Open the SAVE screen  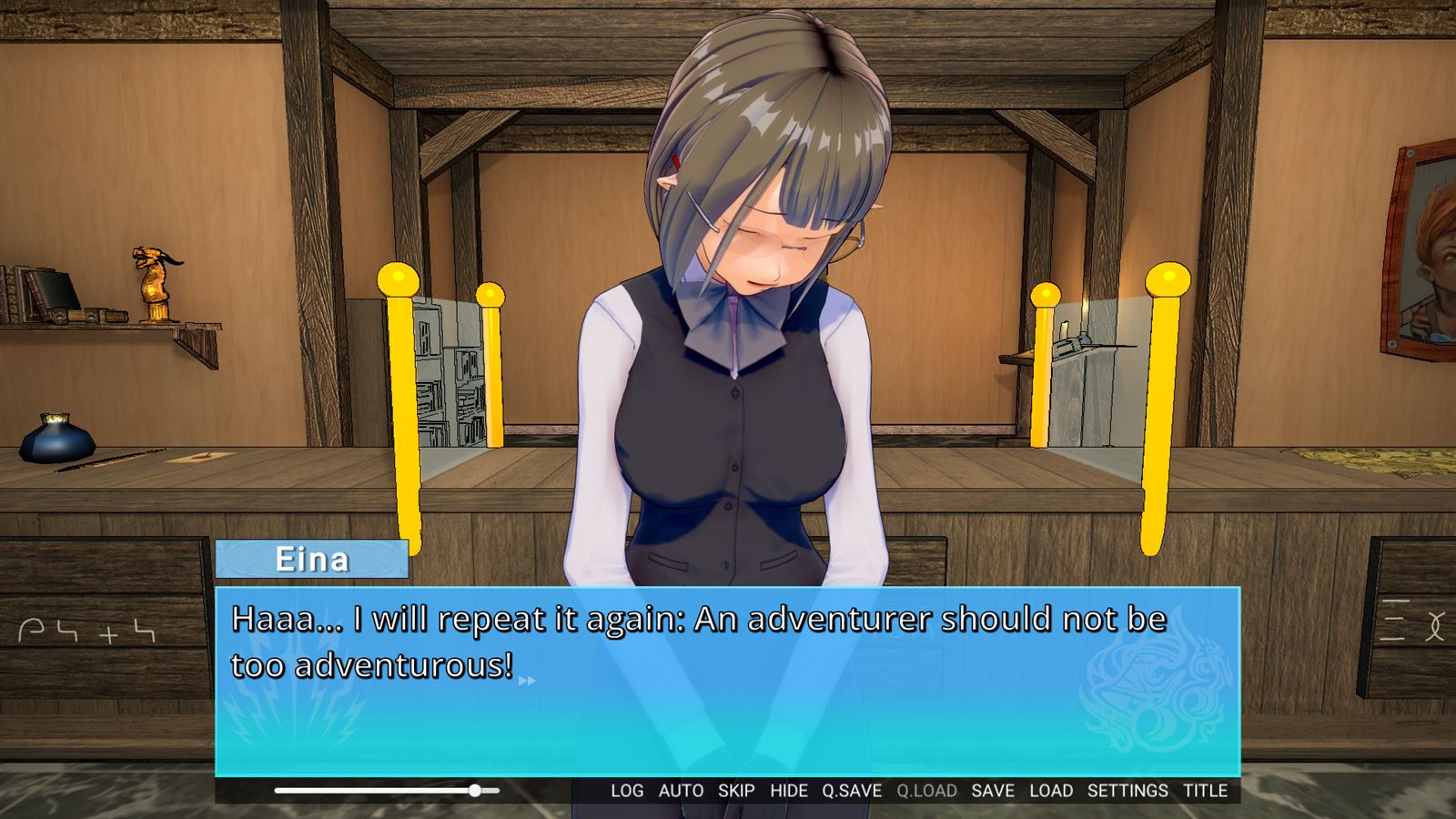(x=995, y=791)
